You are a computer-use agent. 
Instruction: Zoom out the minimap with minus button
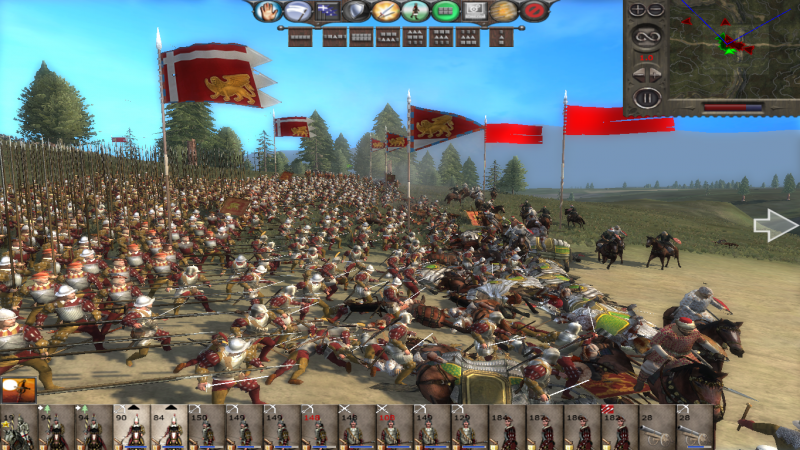point(656,10)
